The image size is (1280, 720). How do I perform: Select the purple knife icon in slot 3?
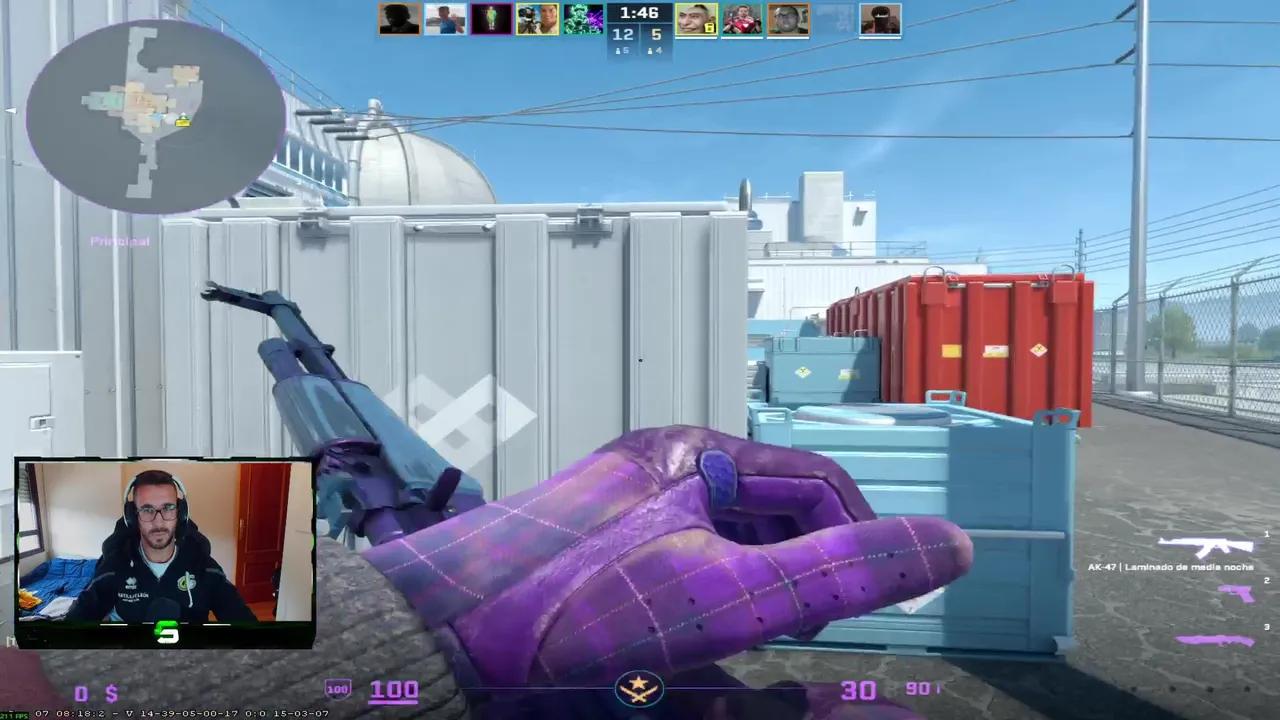tap(1213, 639)
